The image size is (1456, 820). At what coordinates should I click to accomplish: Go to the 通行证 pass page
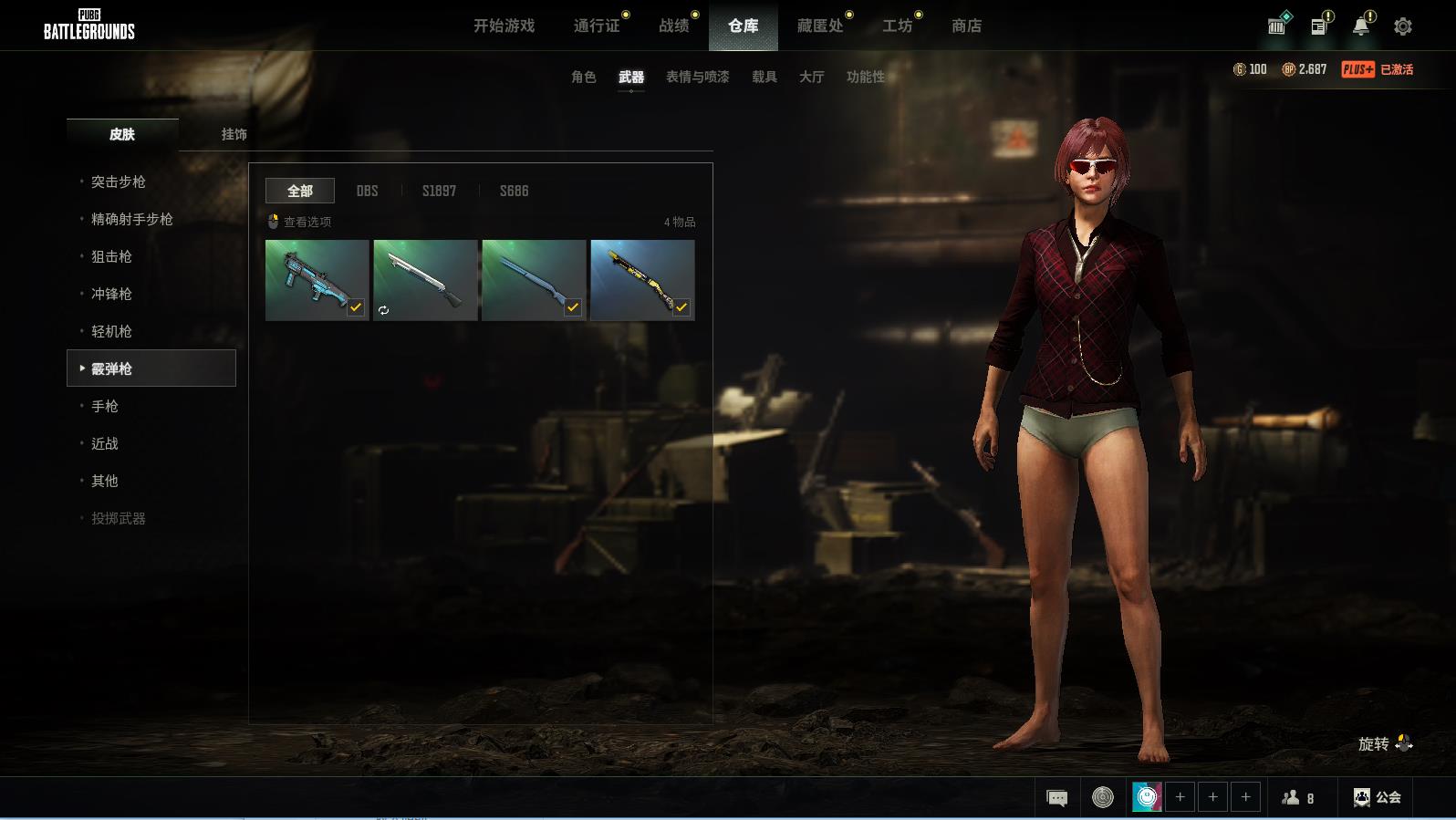tap(597, 26)
